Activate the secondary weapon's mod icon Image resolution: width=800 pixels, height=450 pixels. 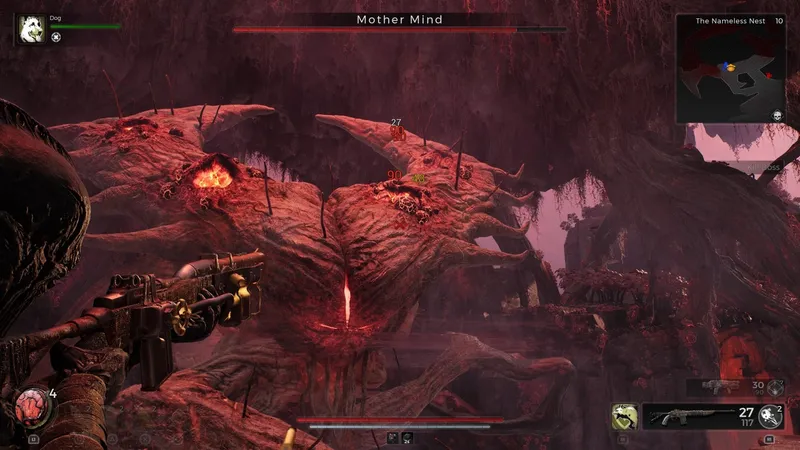click(x=773, y=387)
